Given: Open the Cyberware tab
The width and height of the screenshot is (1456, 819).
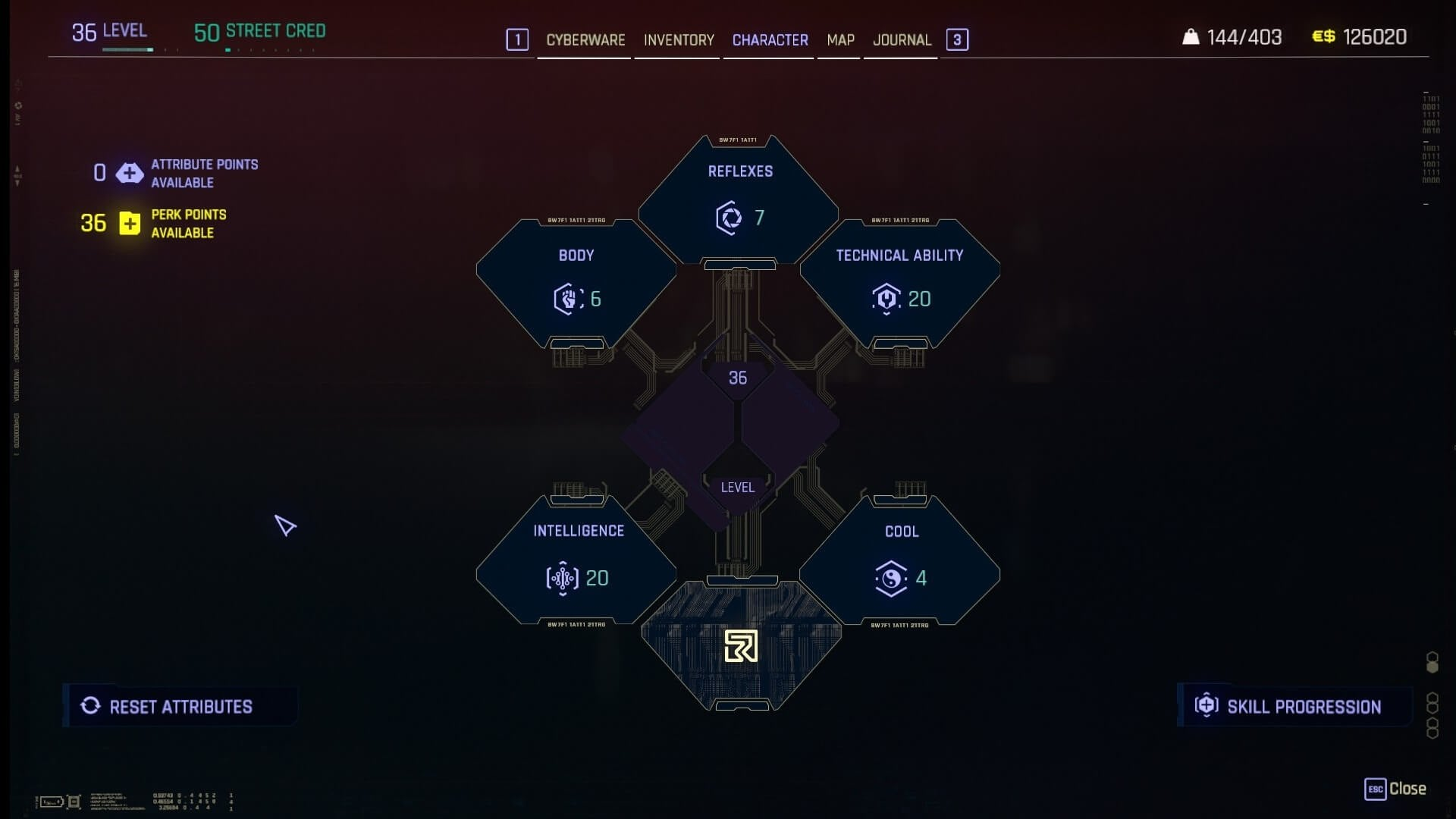Looking at the screenshot, I should coord(585,40).
